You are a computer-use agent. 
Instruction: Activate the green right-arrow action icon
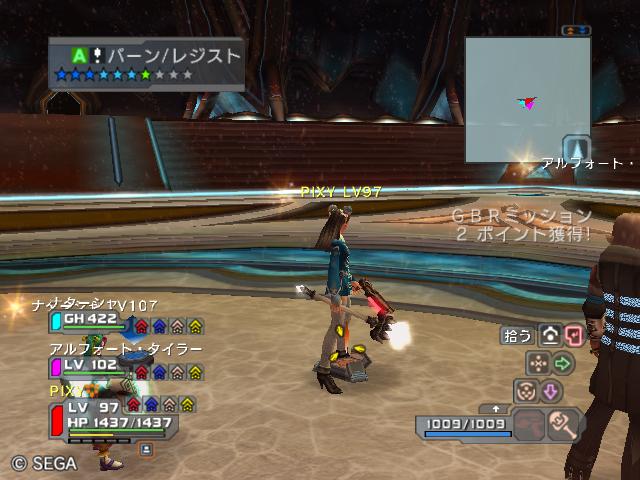[x=563, y=363]
